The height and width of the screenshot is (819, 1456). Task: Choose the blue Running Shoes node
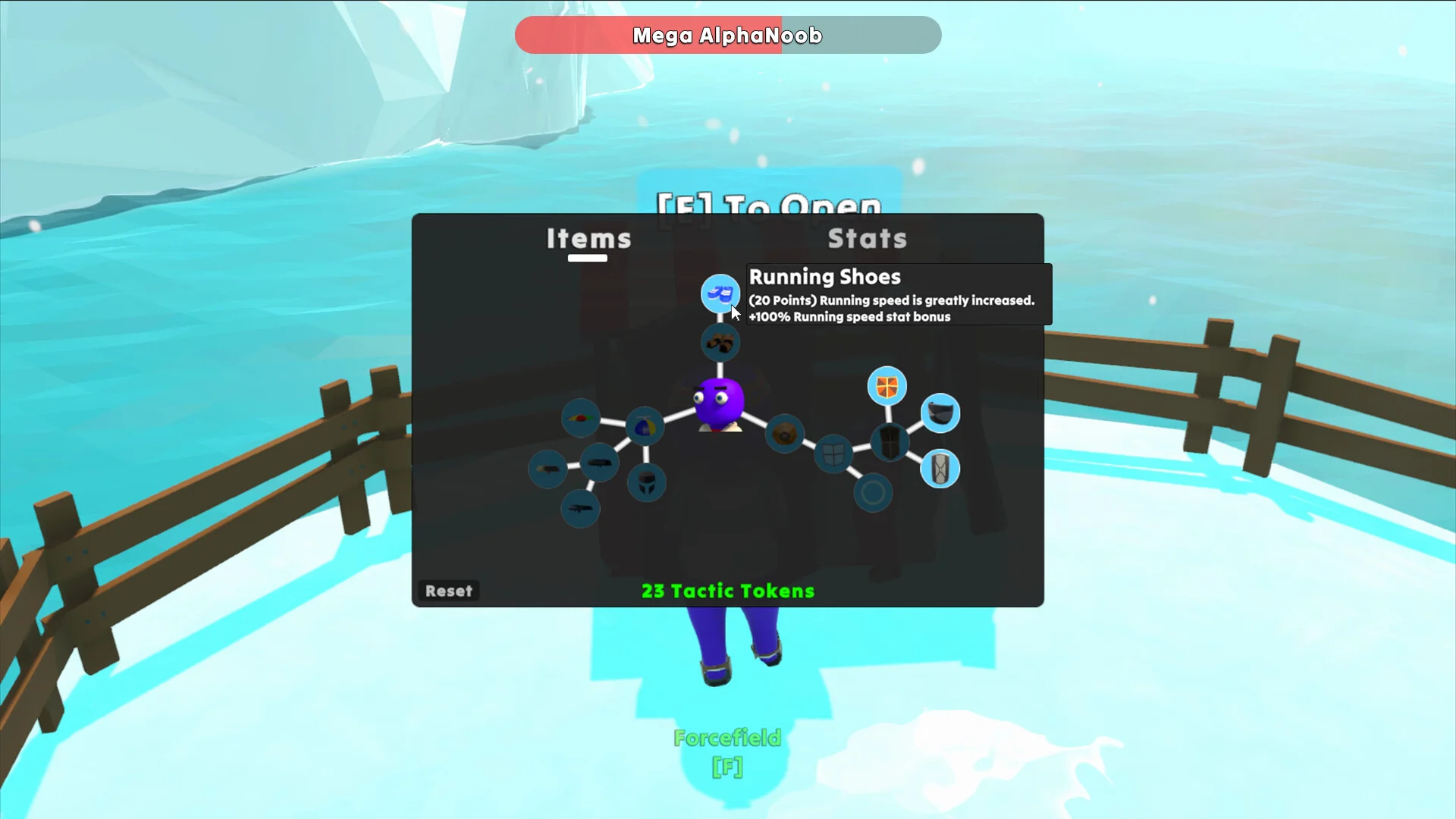click(720, 293)
